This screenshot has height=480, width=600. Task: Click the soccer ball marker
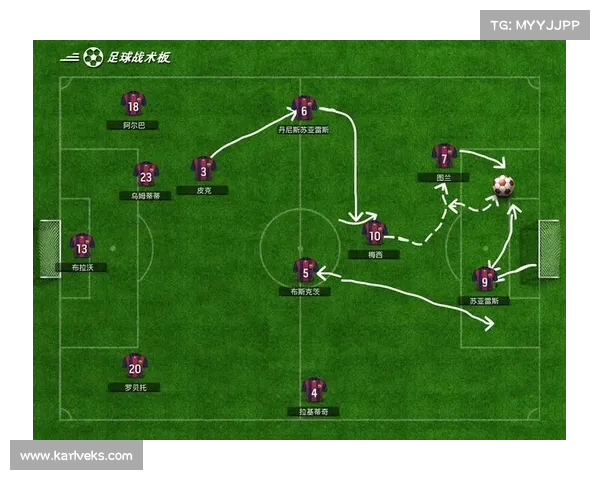point(503,185)
